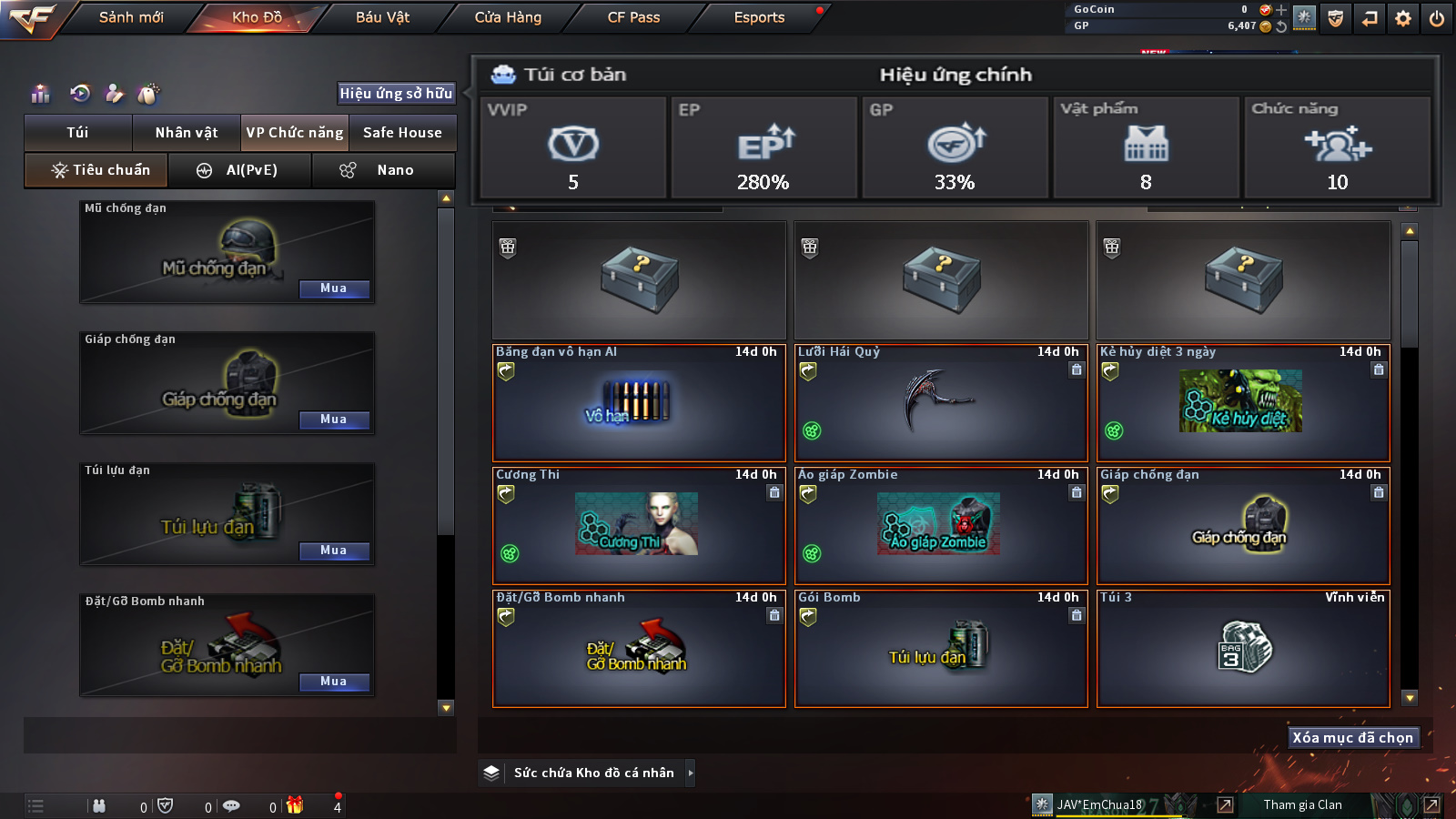Open the Cửa Hàng shop
1456x819 pixels.
pyautogui.click(x=508, y=17)
